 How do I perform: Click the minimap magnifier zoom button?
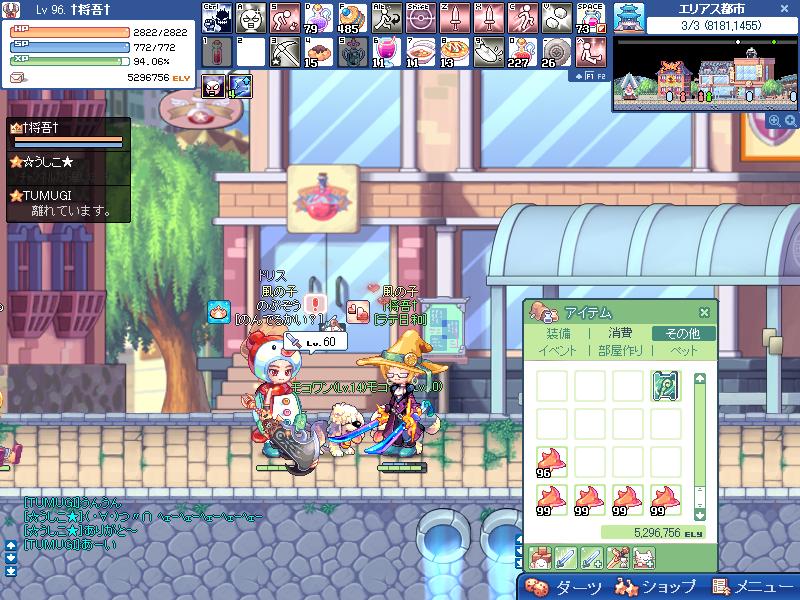[x=774, y=120]
